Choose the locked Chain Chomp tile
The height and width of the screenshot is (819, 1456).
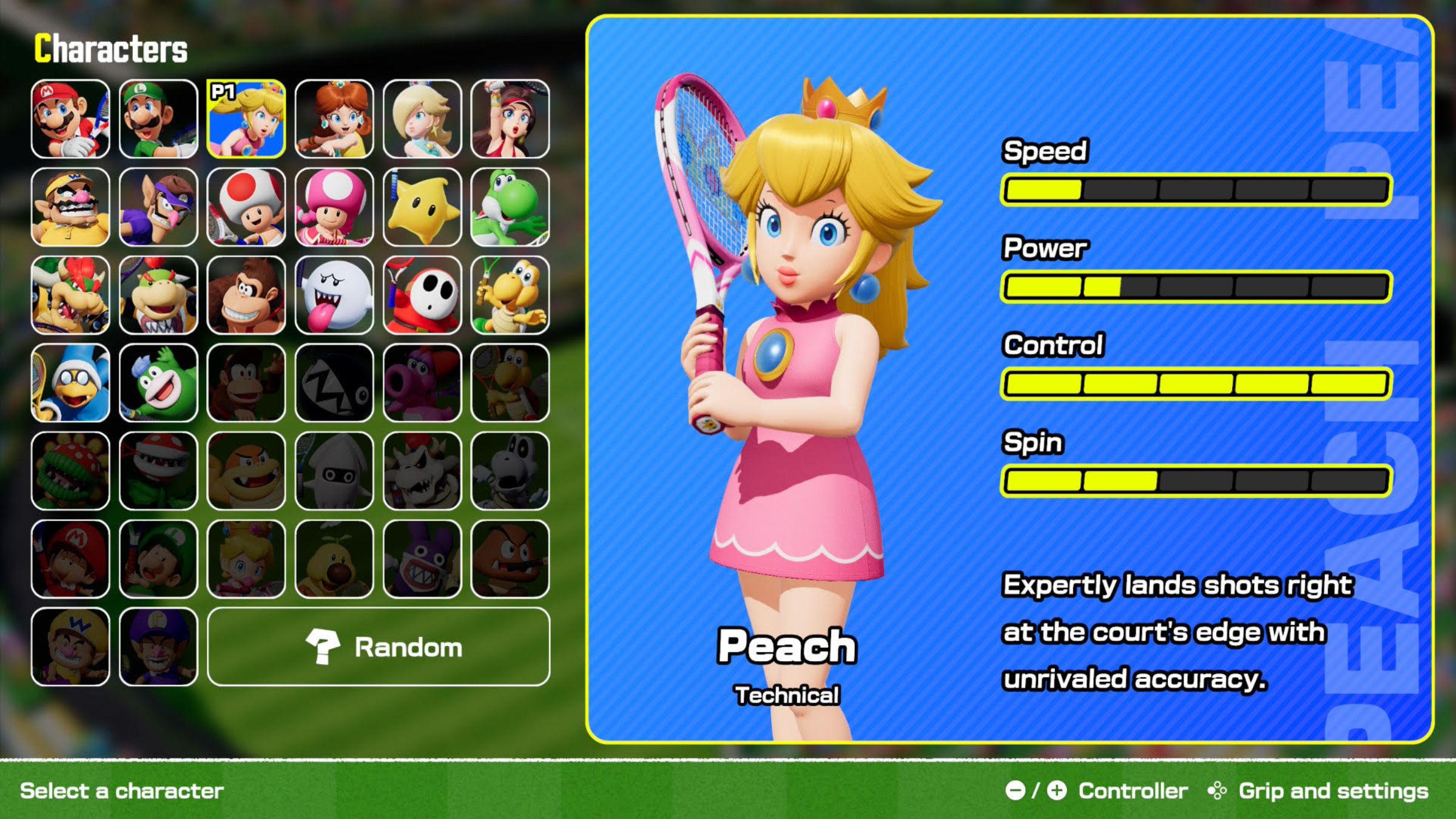tap(334, 383)
